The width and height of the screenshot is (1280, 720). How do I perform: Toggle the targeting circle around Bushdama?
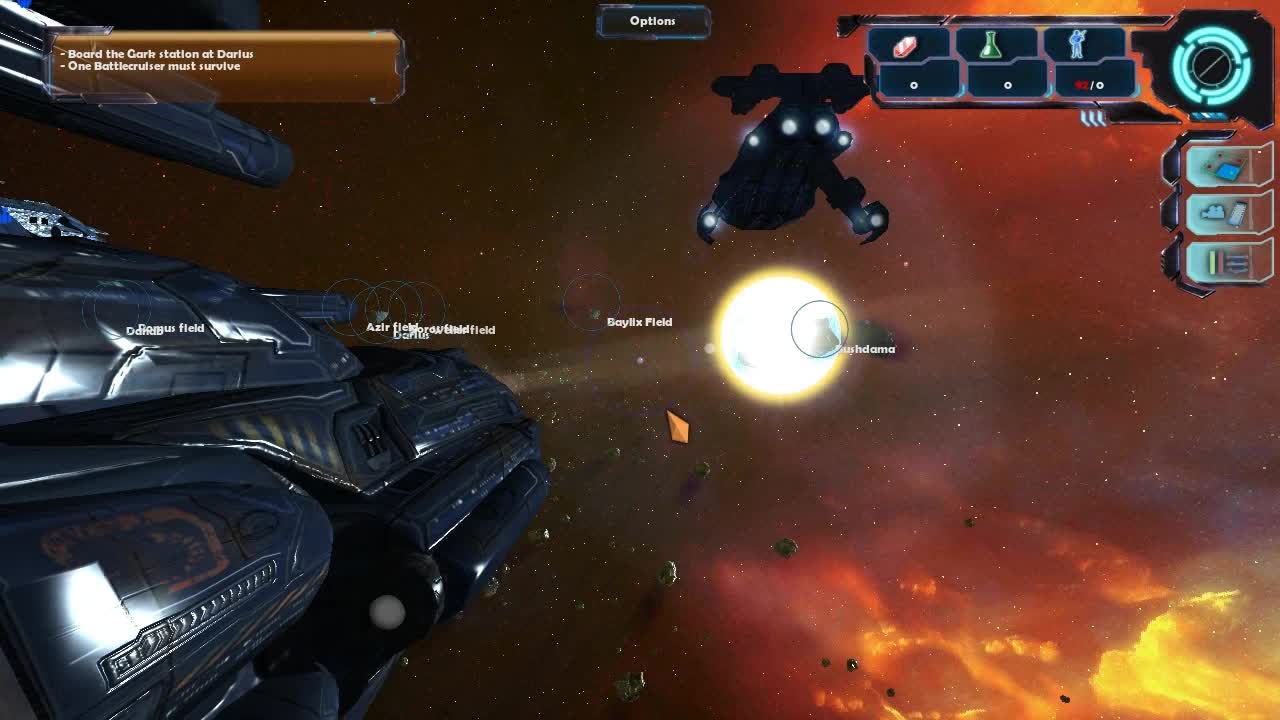point(820,328)
